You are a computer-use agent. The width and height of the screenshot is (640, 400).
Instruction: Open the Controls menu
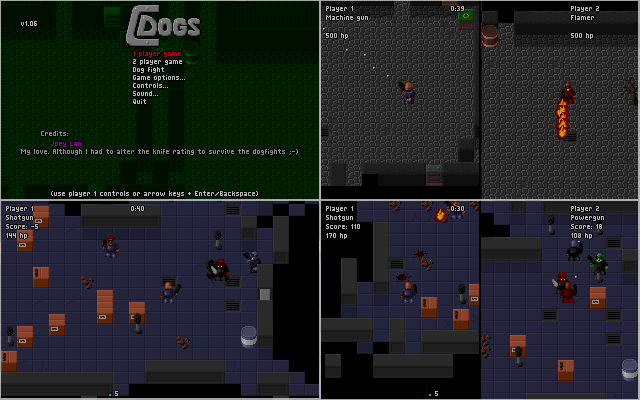[150, 85]
